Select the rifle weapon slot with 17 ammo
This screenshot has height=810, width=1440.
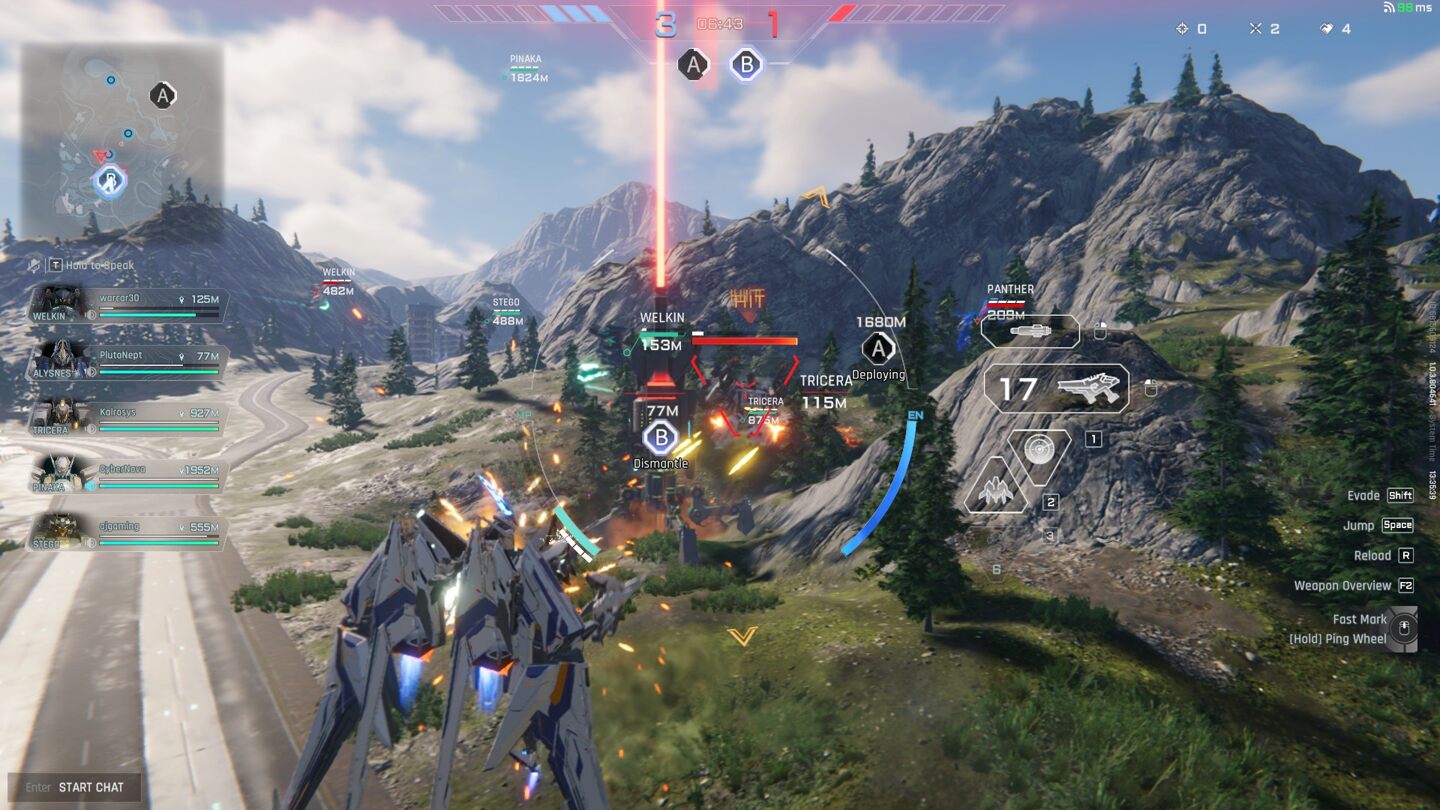tap(1056, 388)
